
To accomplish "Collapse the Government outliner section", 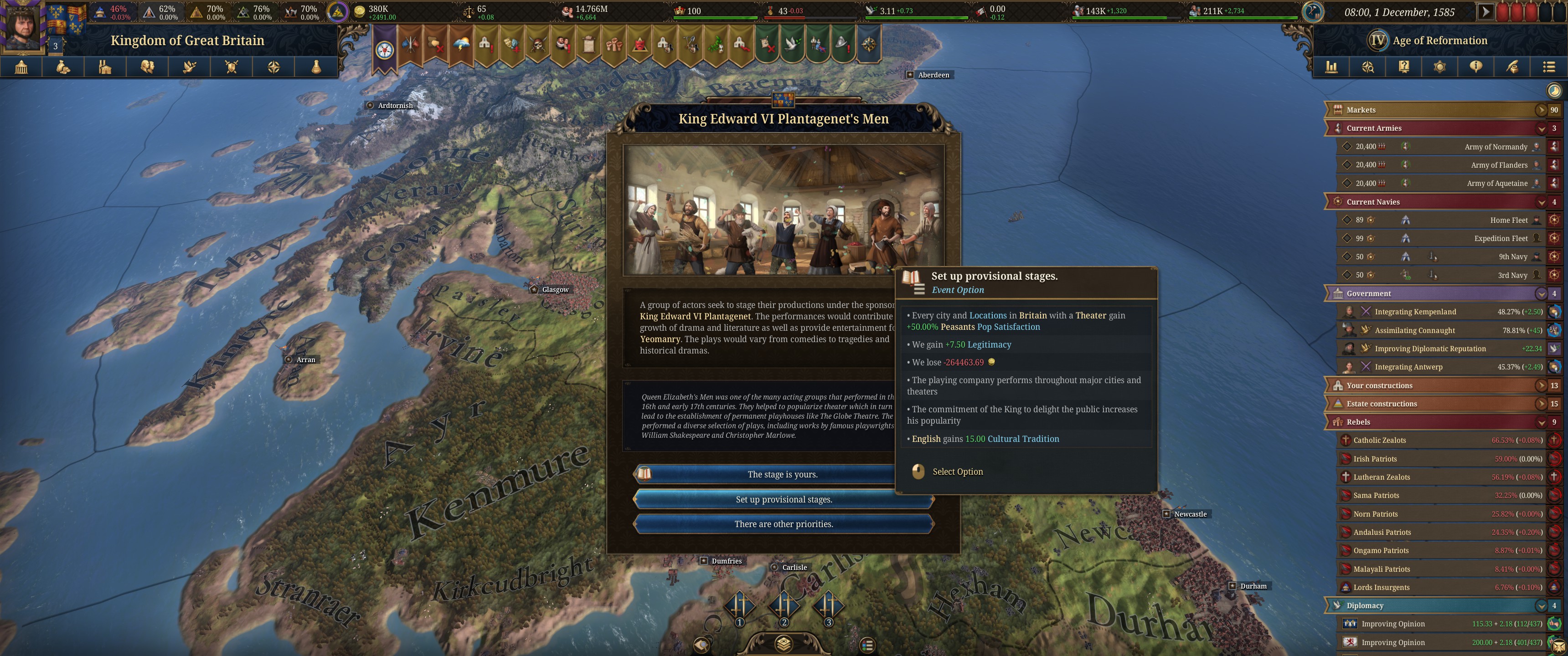I will [x=1541, y=294].
